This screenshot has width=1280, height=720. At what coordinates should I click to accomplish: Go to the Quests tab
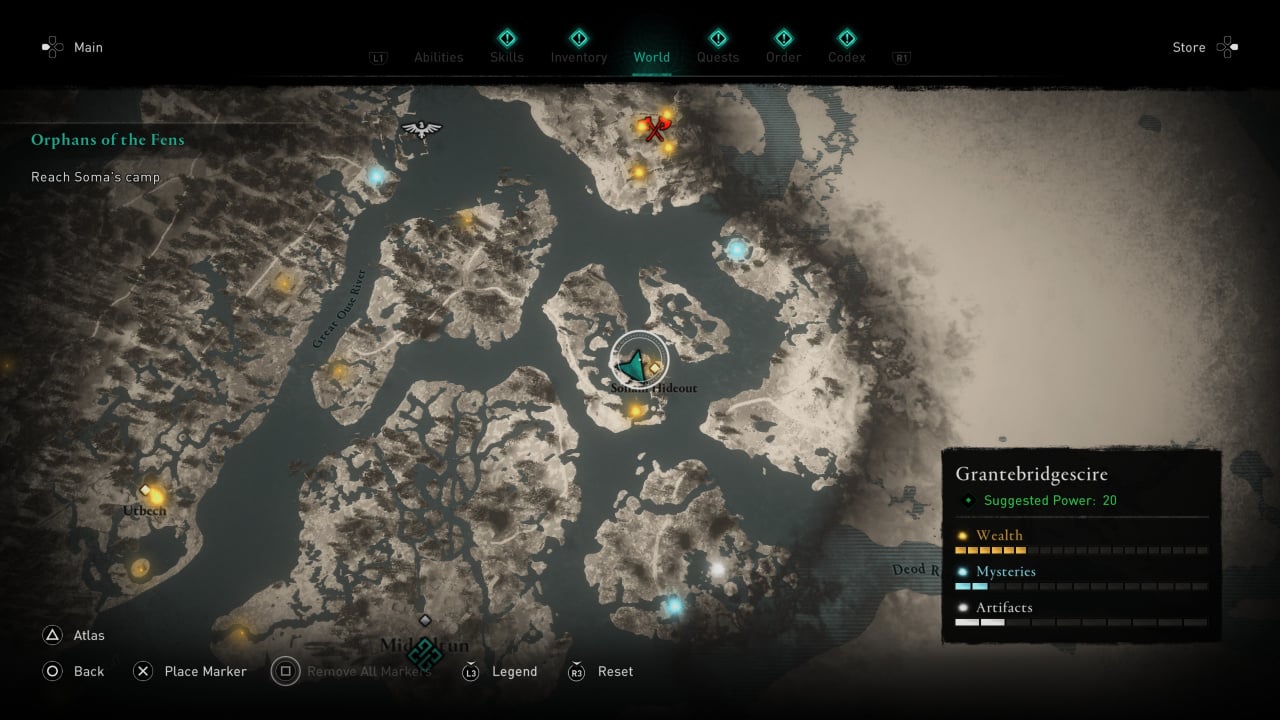point(717,57)
